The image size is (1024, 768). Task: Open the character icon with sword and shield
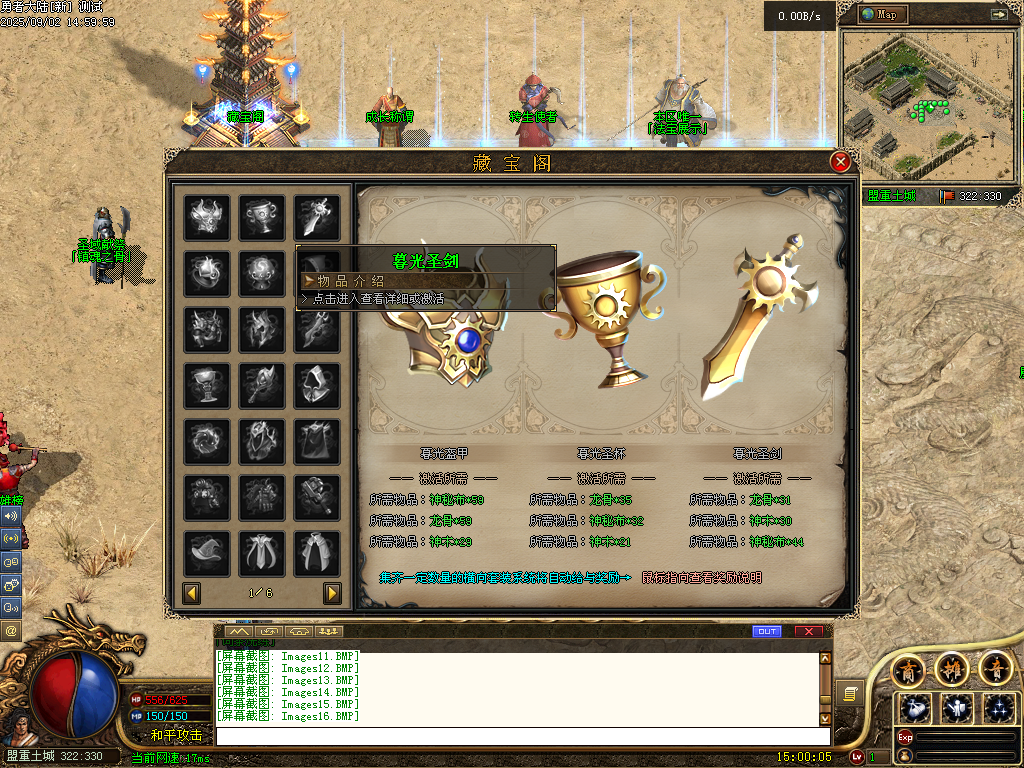pos(956,709)
